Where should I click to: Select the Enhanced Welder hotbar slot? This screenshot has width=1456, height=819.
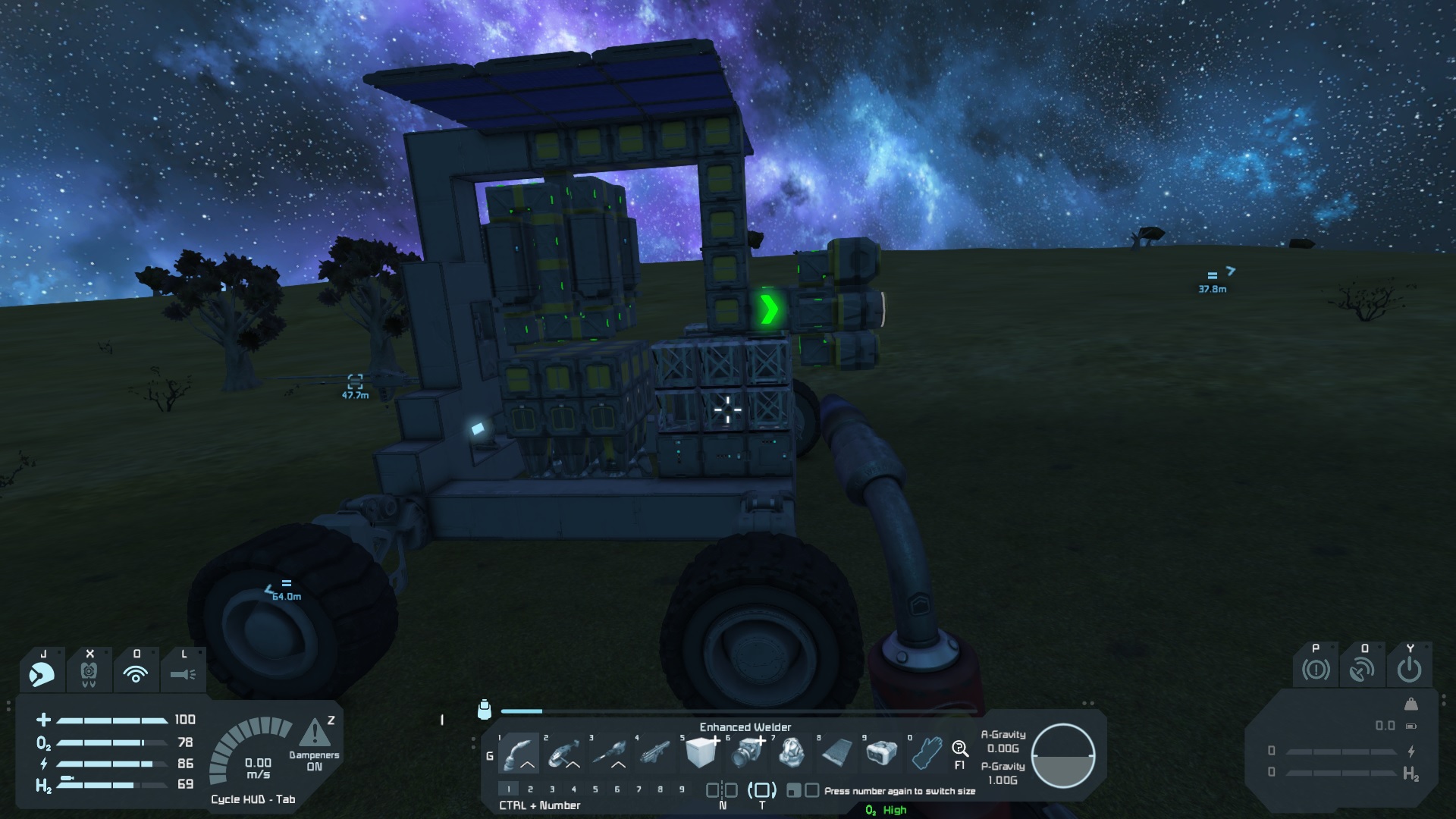tap(519, 752)
